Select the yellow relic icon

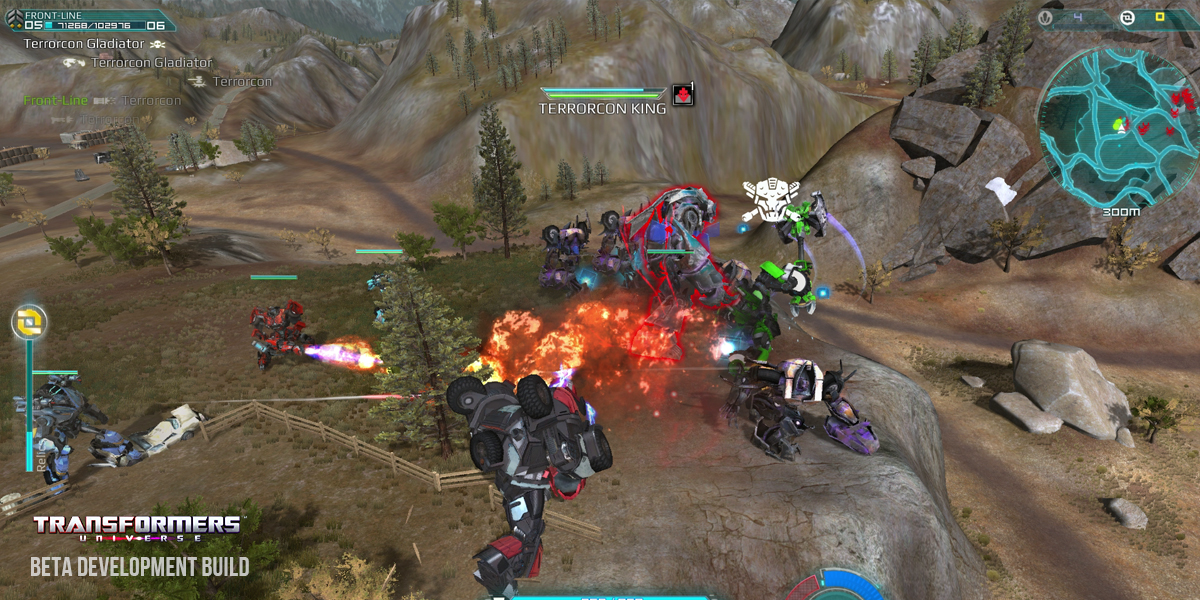pyautogui.click(x=29, y=322)
